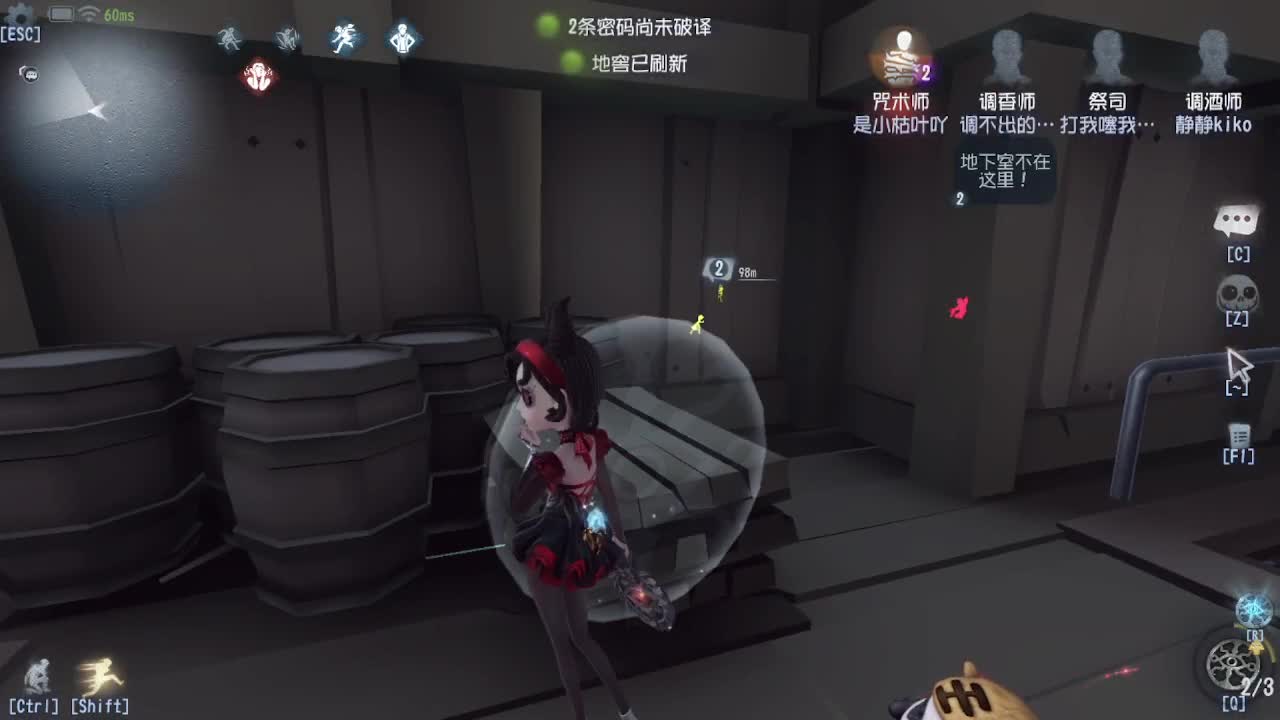1280x720 pixels.
Task: Click the rescue-carrying survivor status icon
Action: [x=287, y=38]
